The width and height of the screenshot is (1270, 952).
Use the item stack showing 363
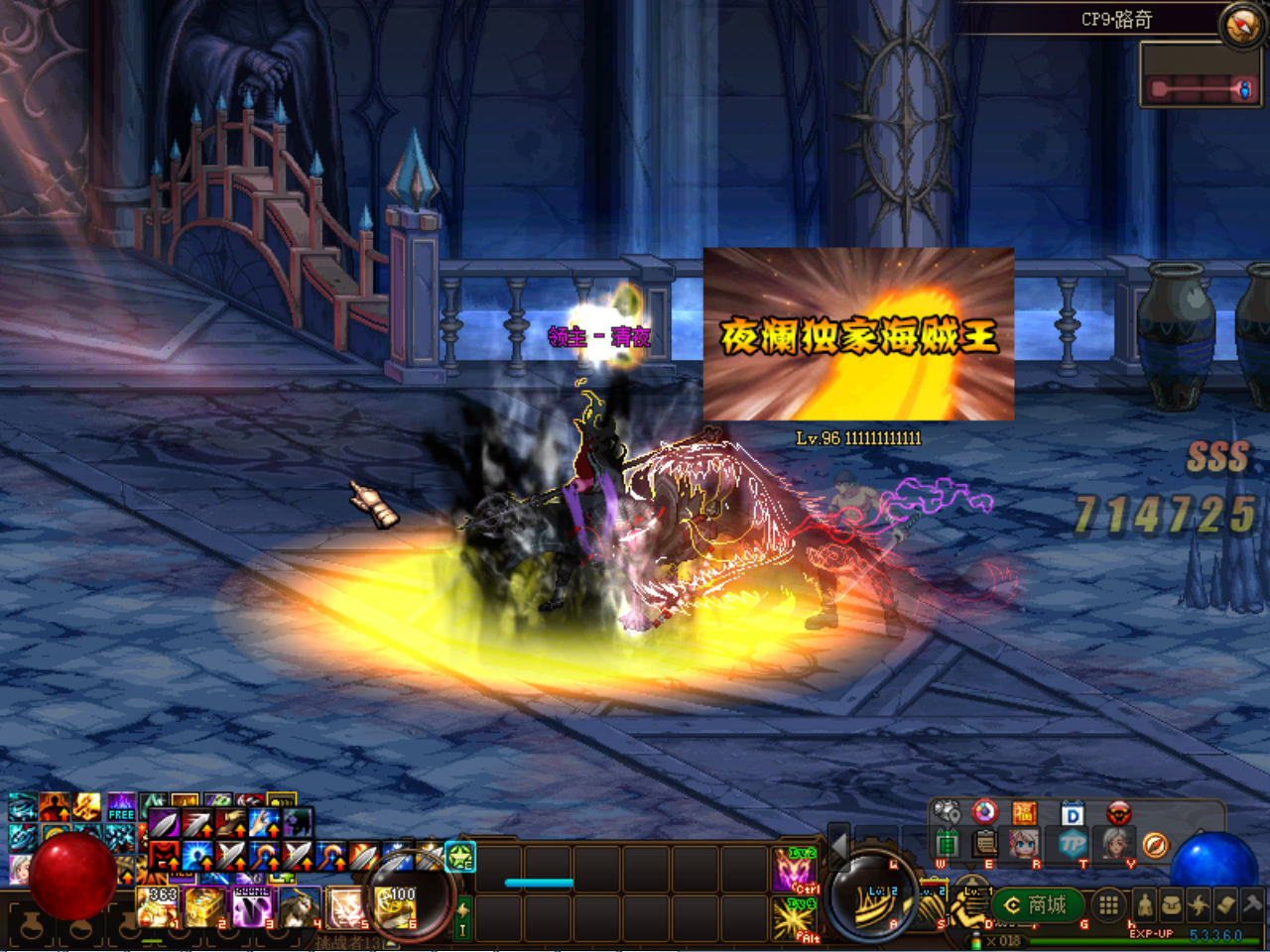[158, 907]
